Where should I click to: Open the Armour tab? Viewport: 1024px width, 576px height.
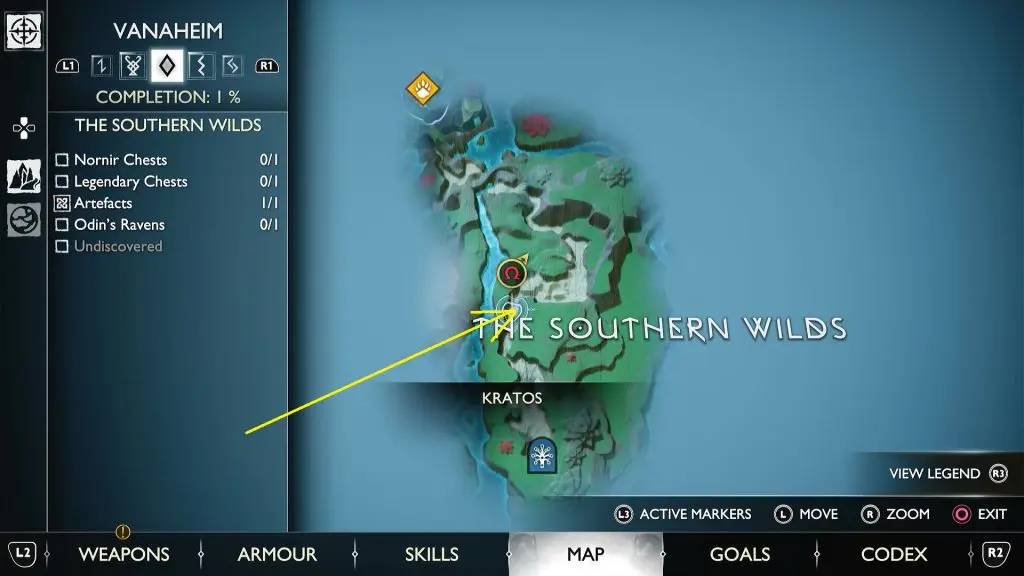277,554
